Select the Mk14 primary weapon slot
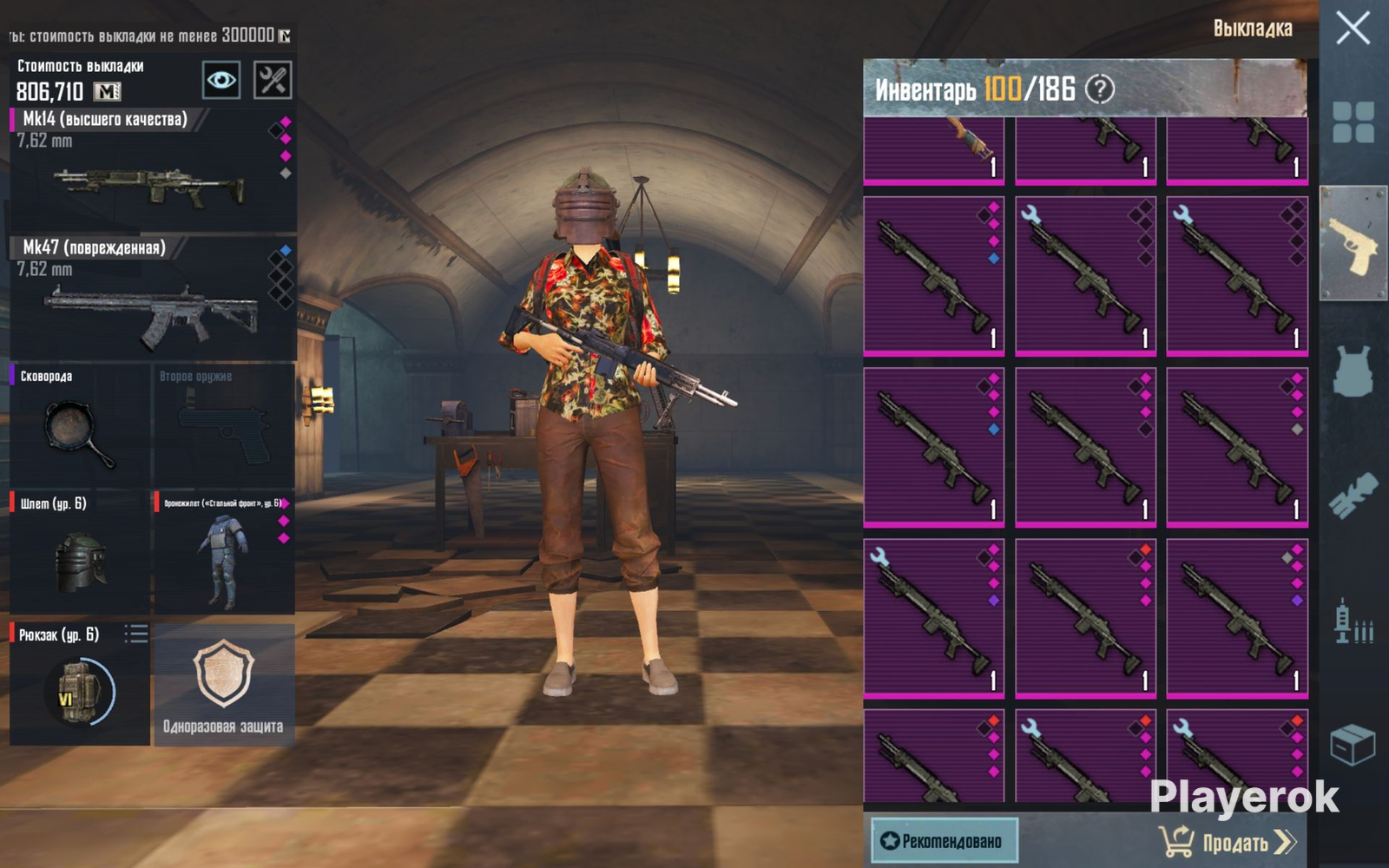Screen dimensions: 1389x868 coord(152,169)
